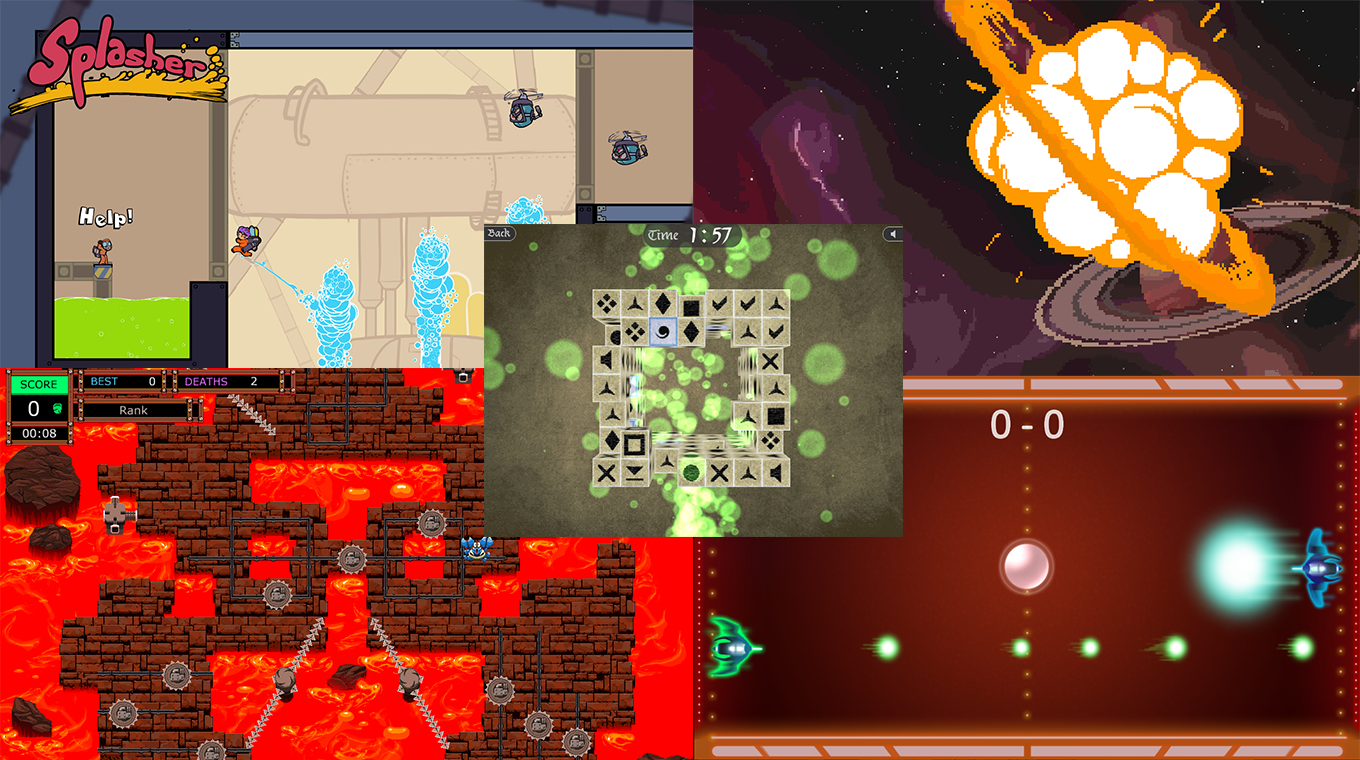Open the Rank panel

tap(133, 410)
